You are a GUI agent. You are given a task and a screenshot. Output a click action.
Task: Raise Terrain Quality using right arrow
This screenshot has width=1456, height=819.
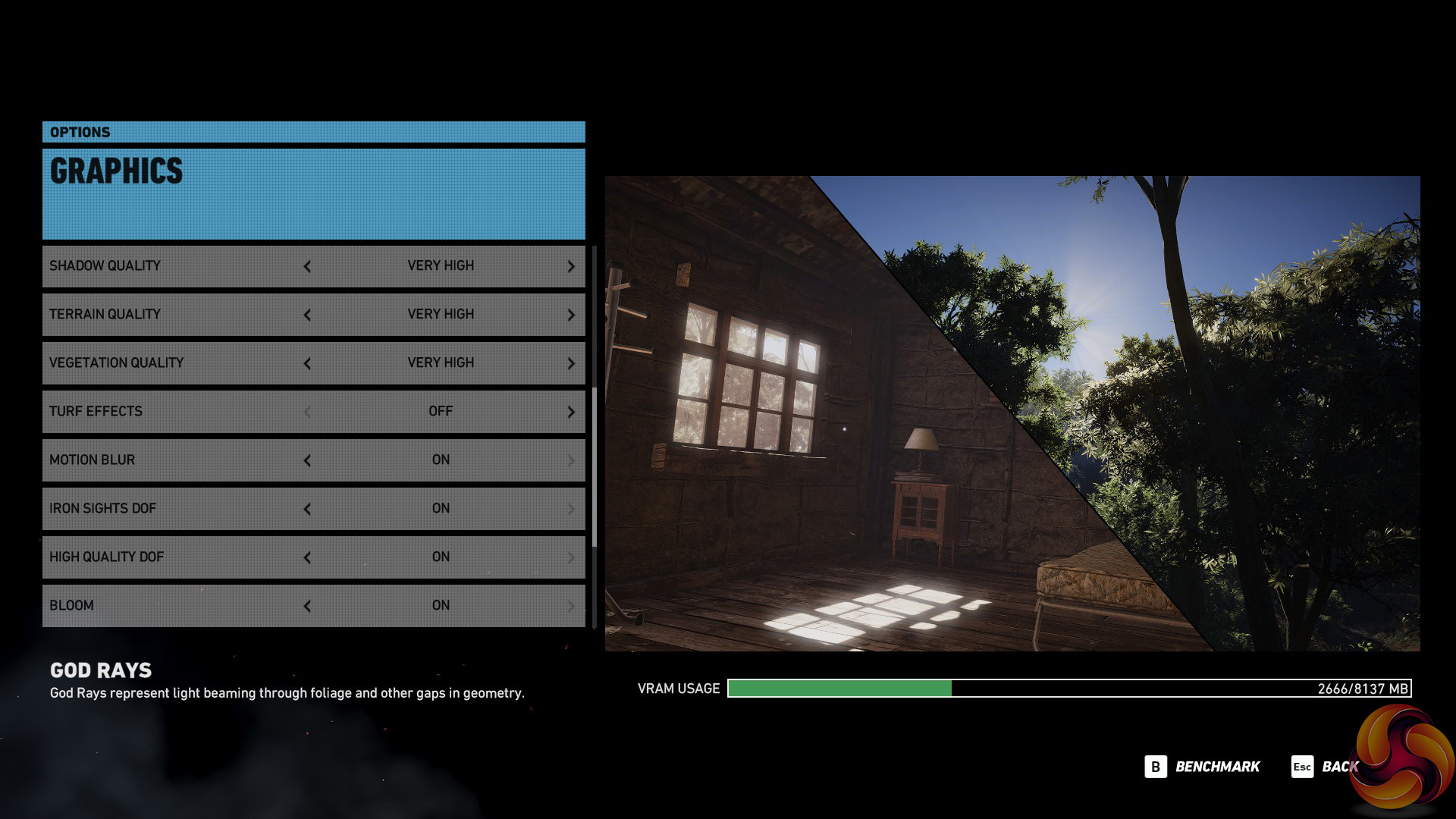(x=571, y=315)
